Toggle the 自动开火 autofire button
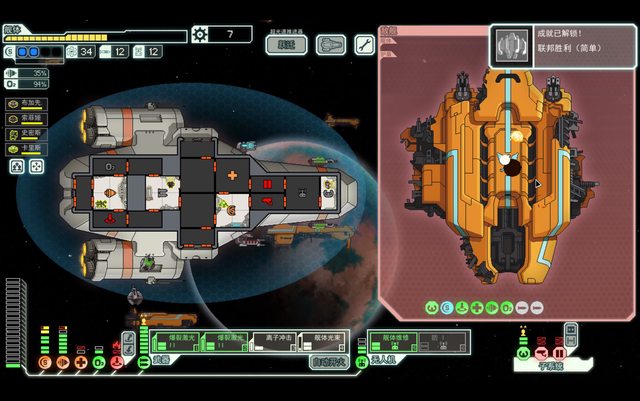 (x=330, y=361)
